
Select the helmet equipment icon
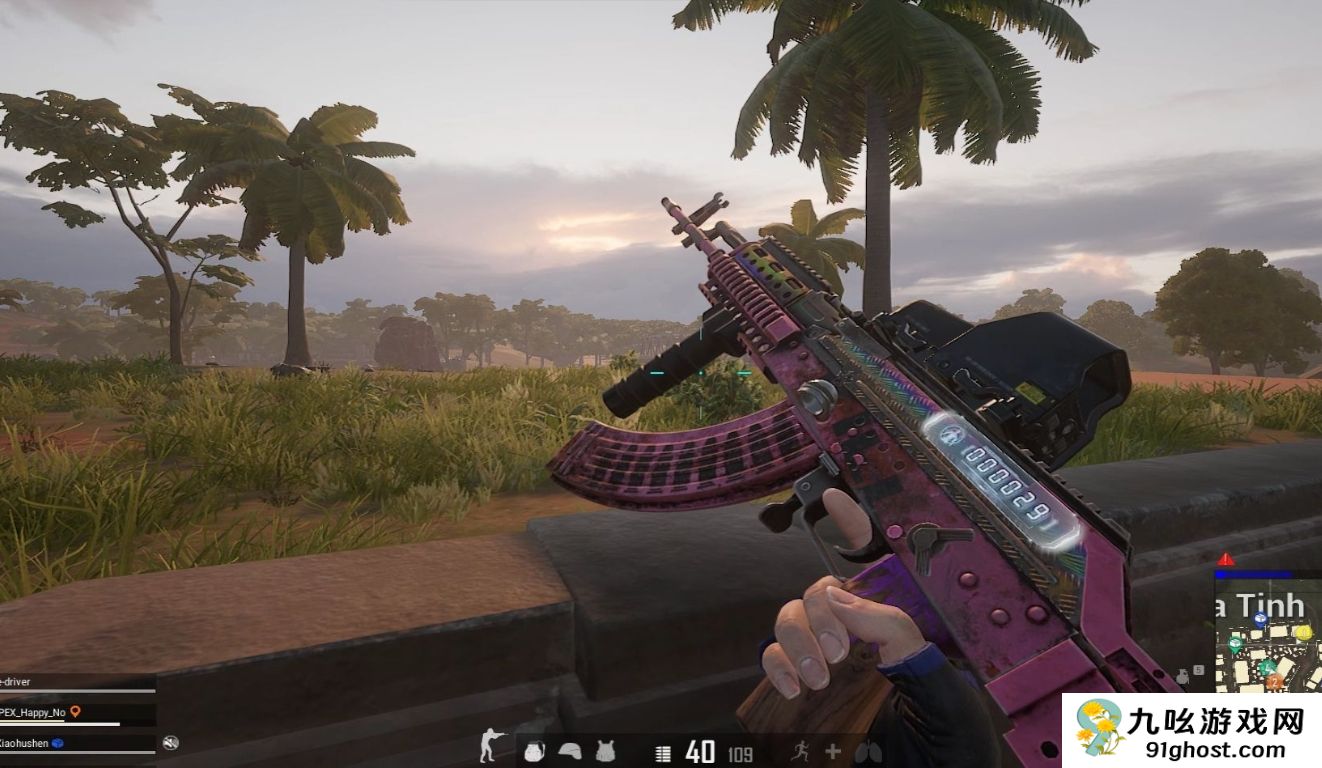tap(569, 751)
